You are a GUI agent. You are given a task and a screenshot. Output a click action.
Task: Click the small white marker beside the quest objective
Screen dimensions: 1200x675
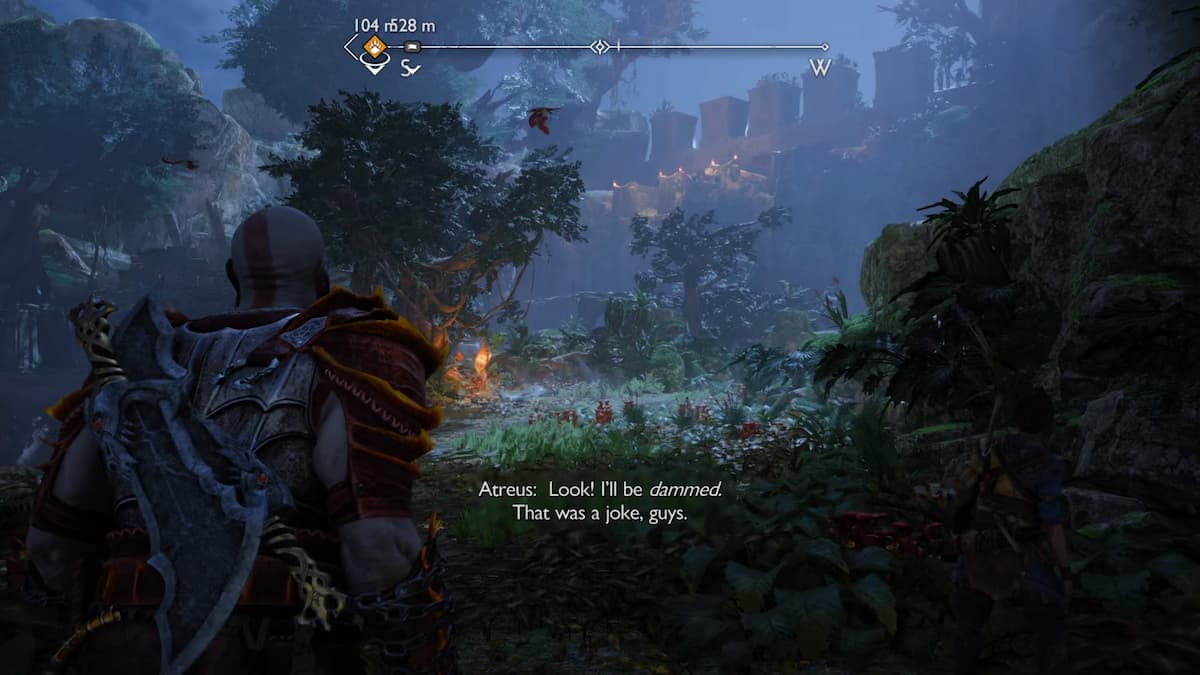coord(413,47)
